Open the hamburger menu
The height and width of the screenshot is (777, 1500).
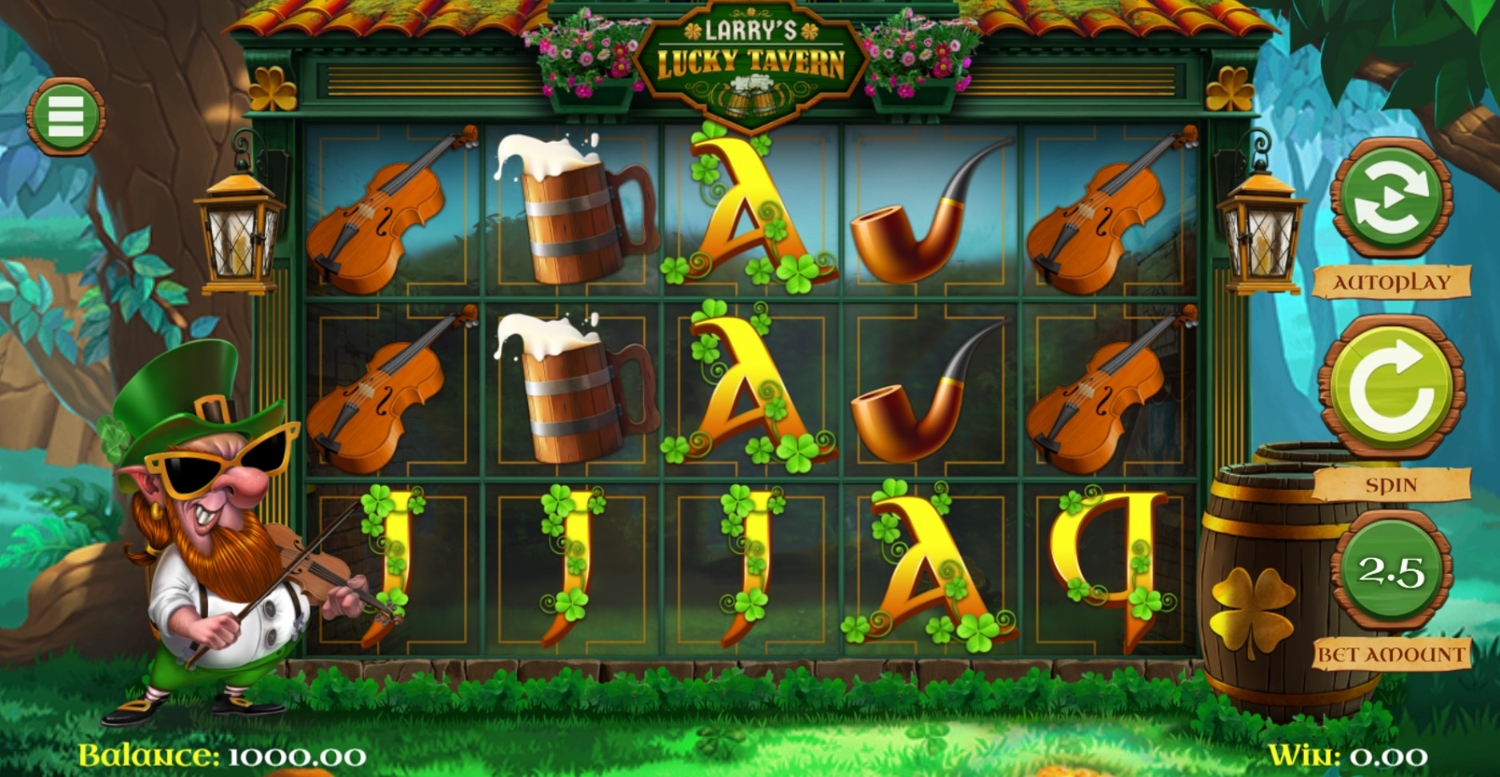tap(65, 117)
